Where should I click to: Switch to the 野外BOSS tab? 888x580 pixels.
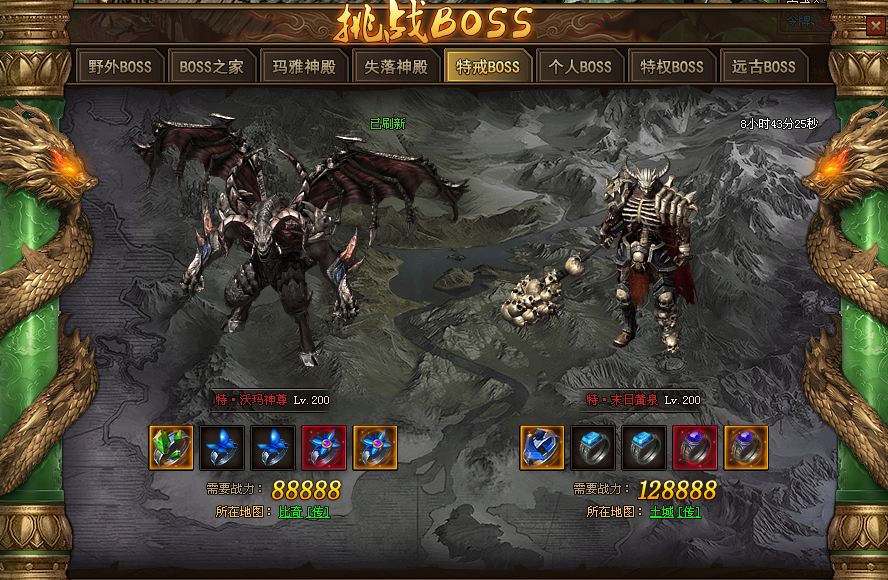point(120,67)
